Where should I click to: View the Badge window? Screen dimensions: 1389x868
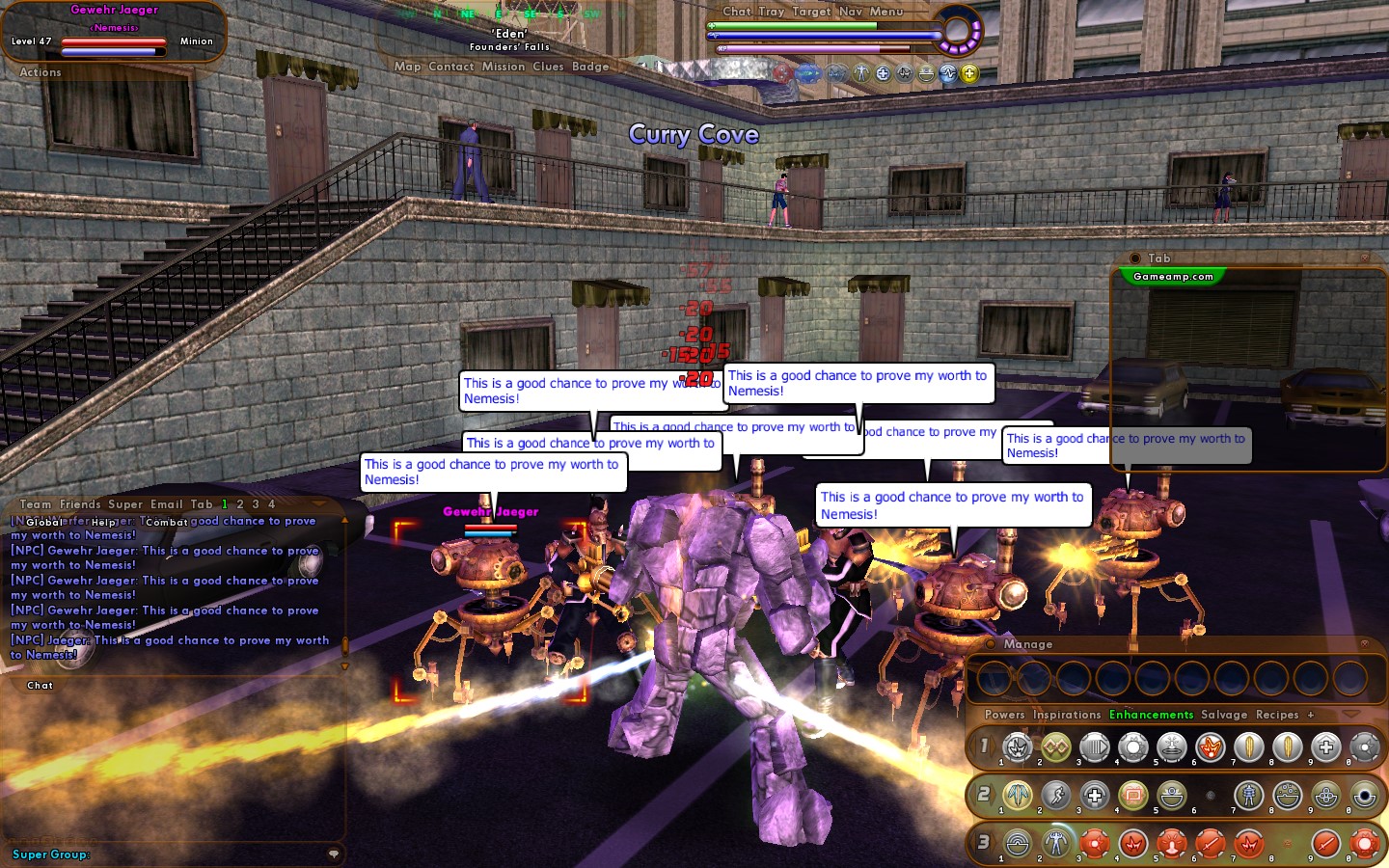point(590,67)
